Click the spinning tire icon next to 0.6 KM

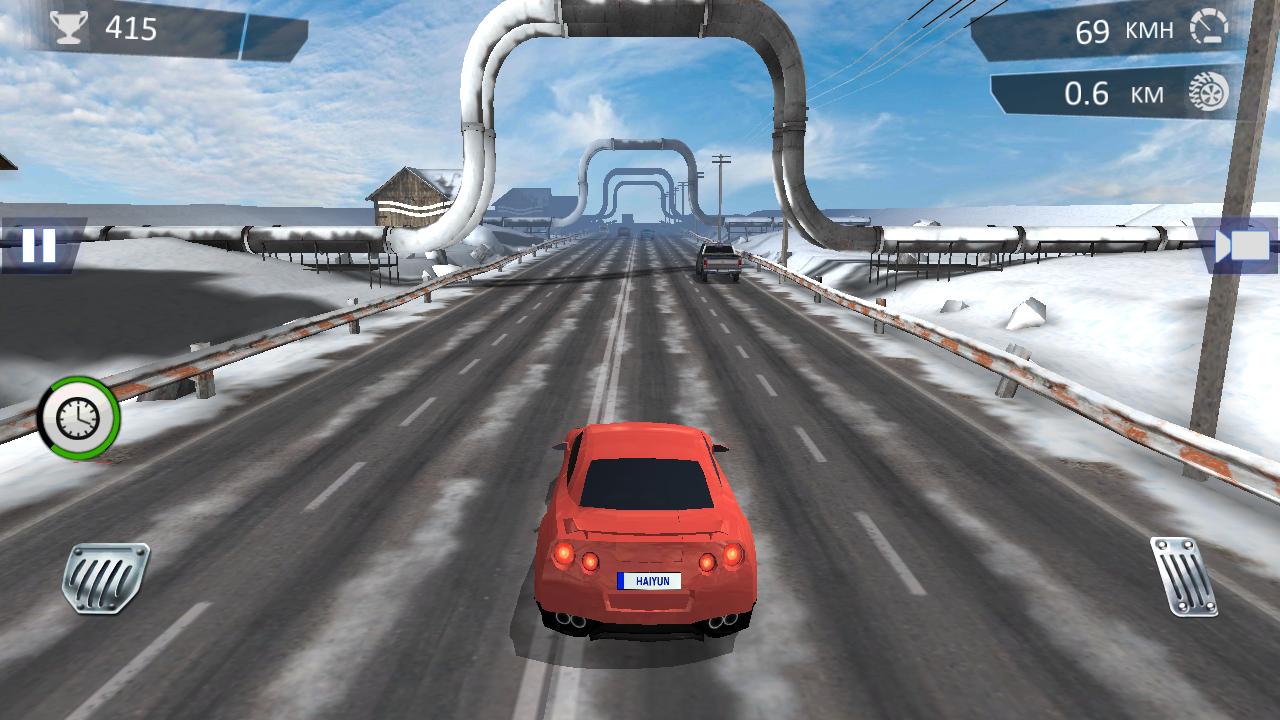[1210, 92]
